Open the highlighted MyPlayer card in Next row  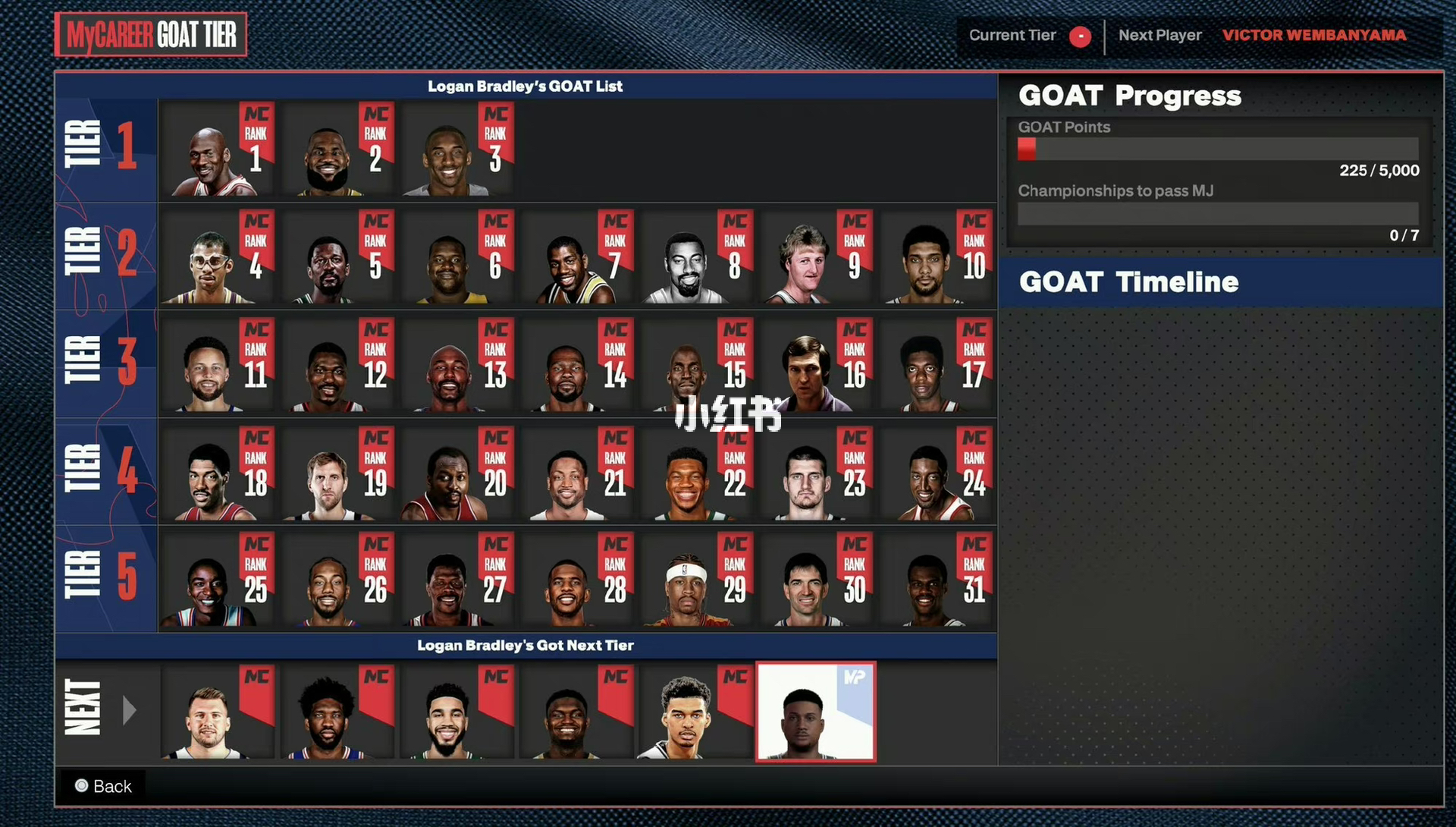coord(815,713)
